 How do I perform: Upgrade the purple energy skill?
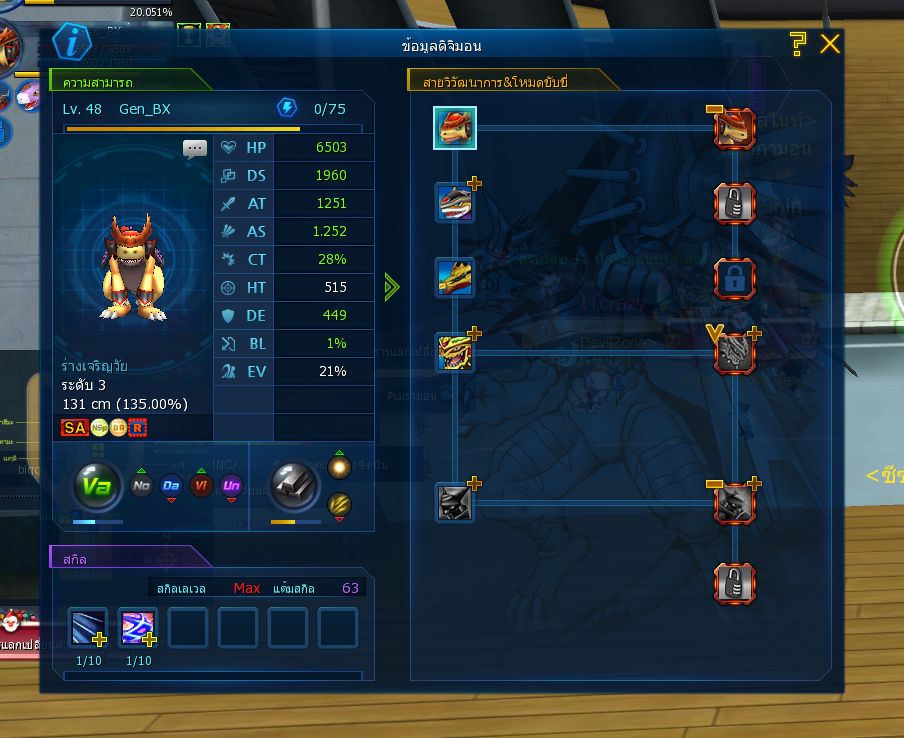[x=137, y=628]
